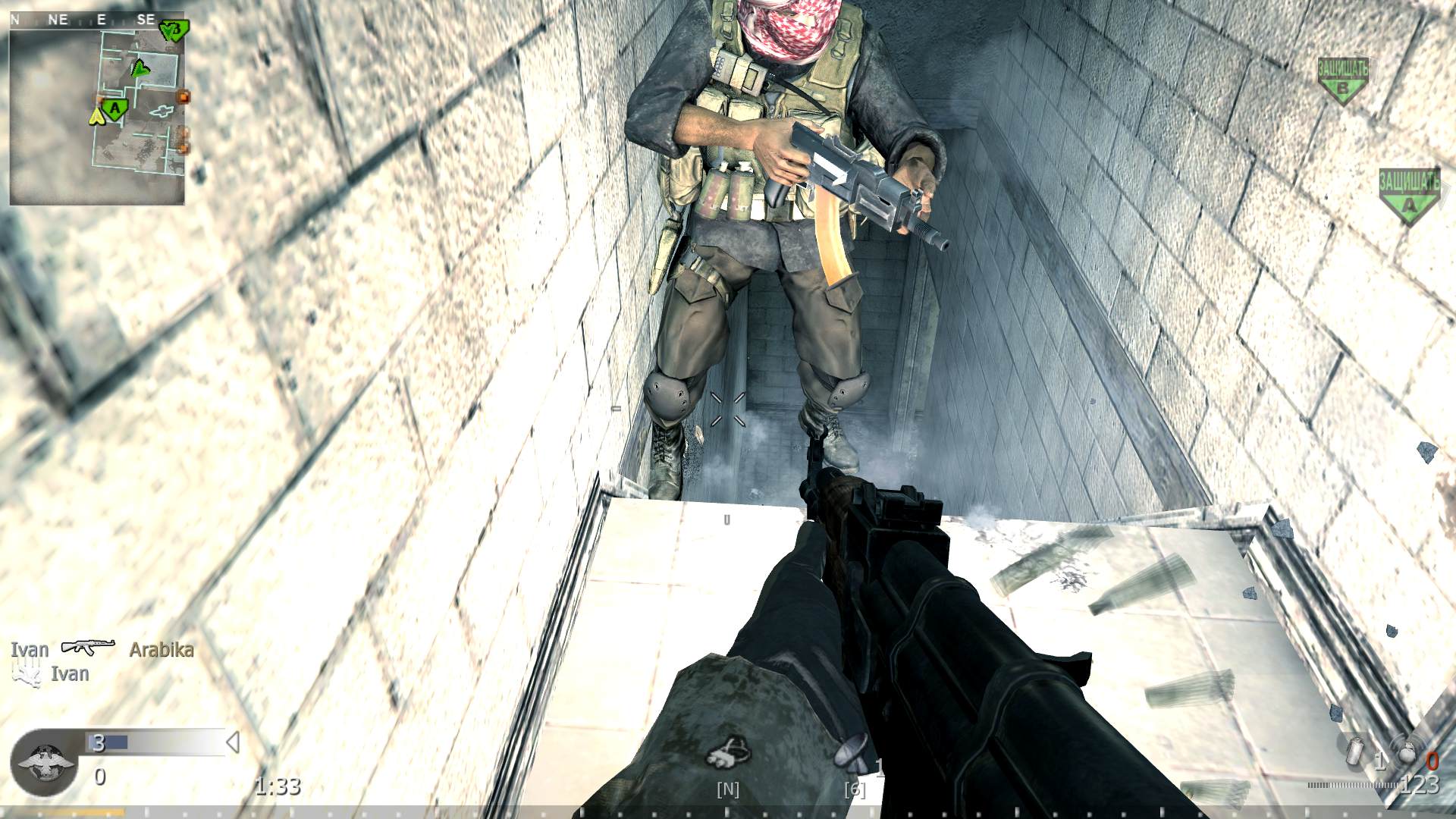The image size is (1456, 819).
Task: Select the SE compass heading label
Action: point(146,19)
